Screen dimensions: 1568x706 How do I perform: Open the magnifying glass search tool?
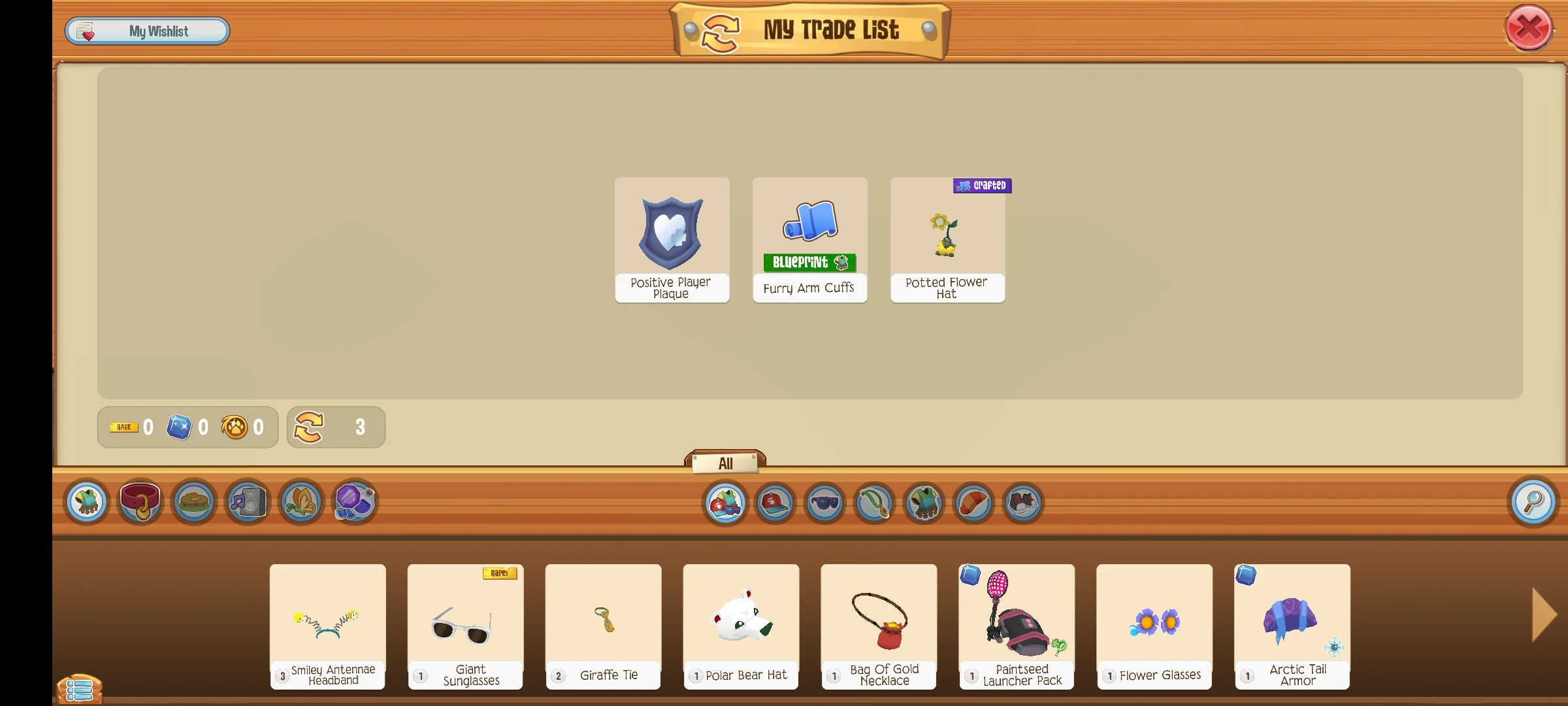tap(1533, 502)
